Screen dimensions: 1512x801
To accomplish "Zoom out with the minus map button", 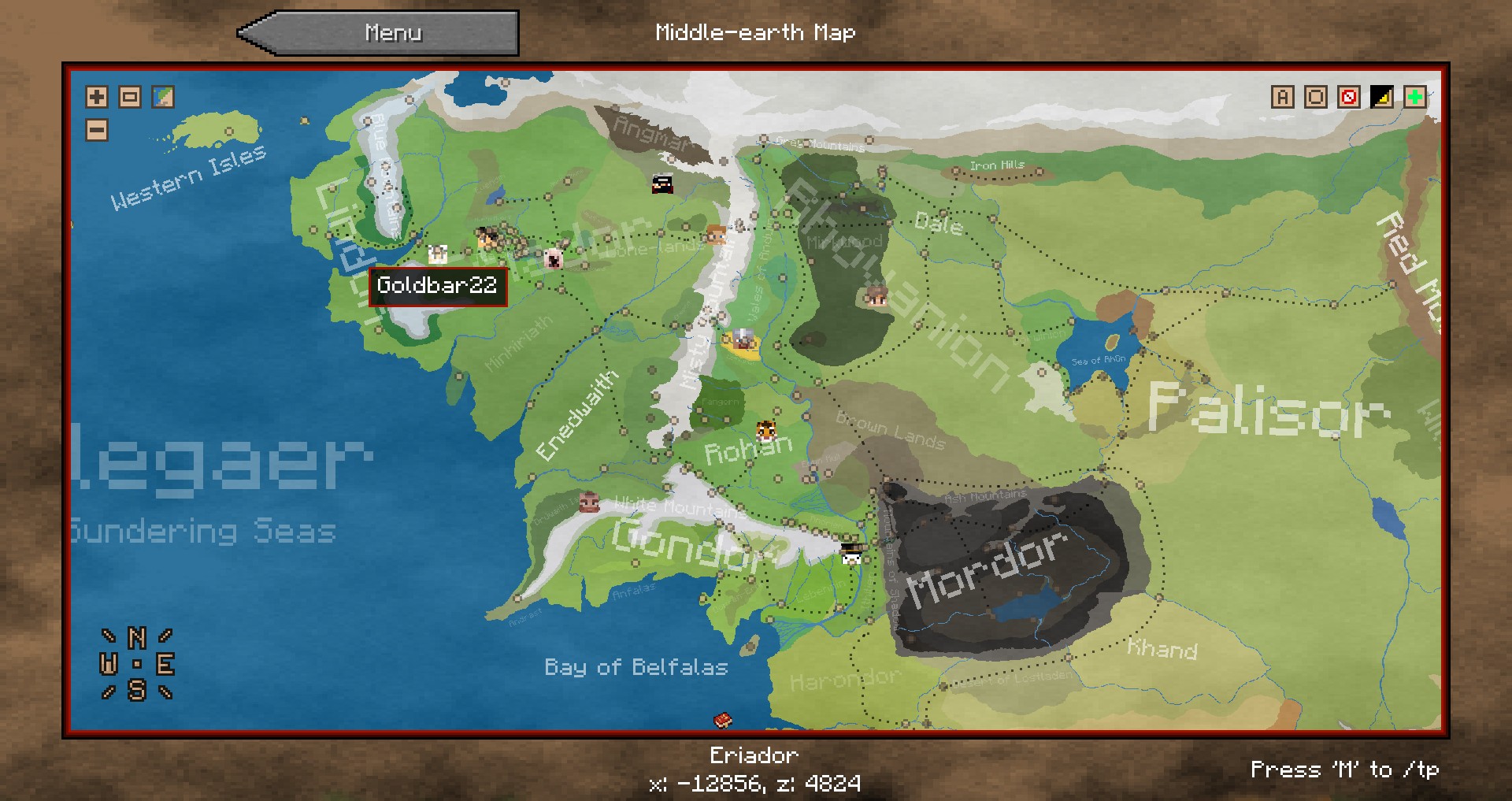I will pyautogui.click(x=97, y=130).
